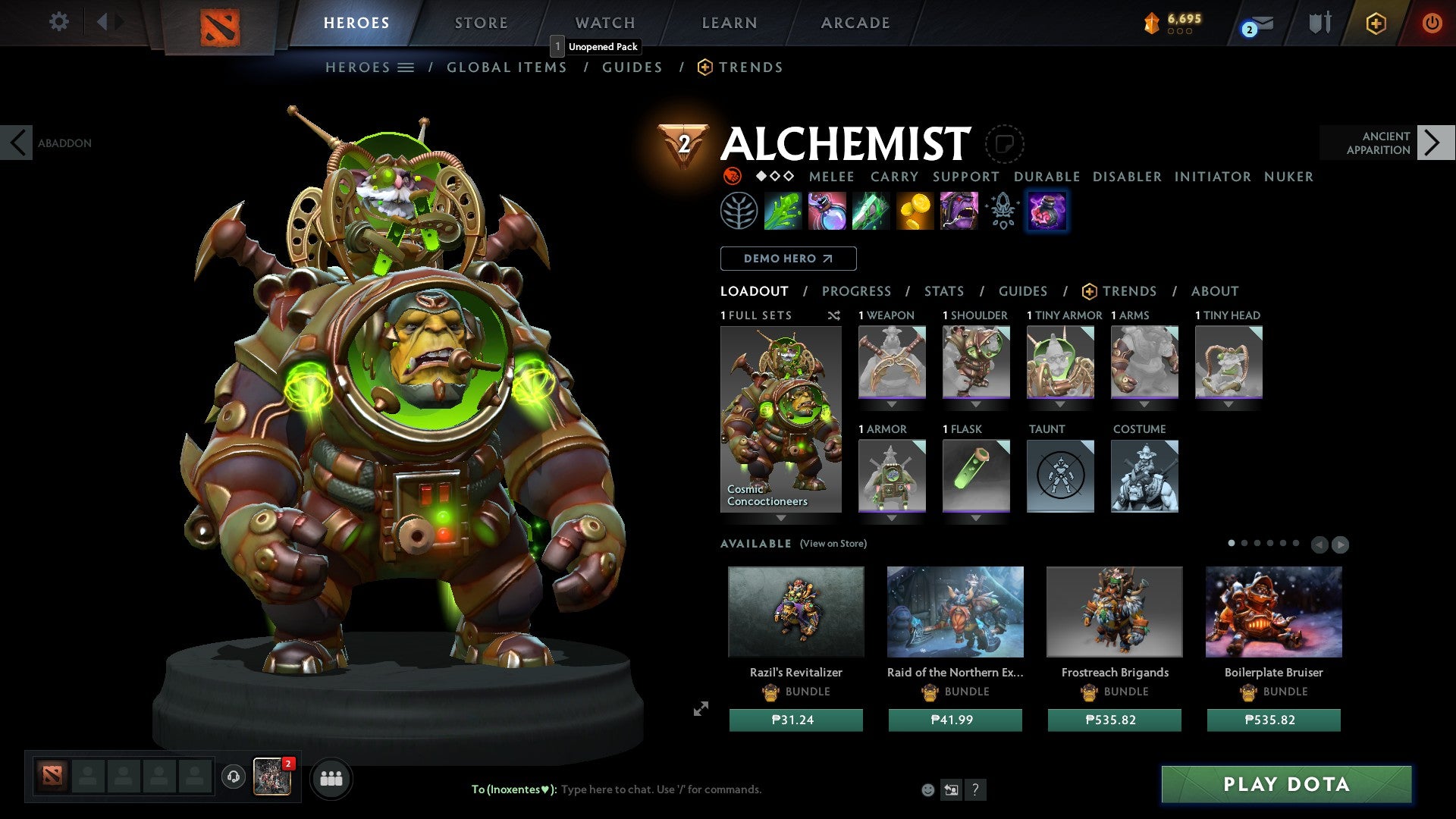The width and height of the screenshot is (1456, 819).
Task: Open the ARCADE menu
Action: tap(855, 22)
